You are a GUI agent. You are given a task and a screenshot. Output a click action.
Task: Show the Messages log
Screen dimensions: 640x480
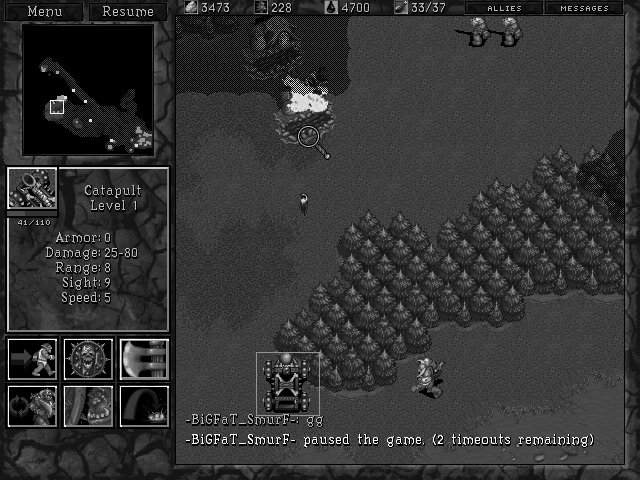click(x=584, y=8)
